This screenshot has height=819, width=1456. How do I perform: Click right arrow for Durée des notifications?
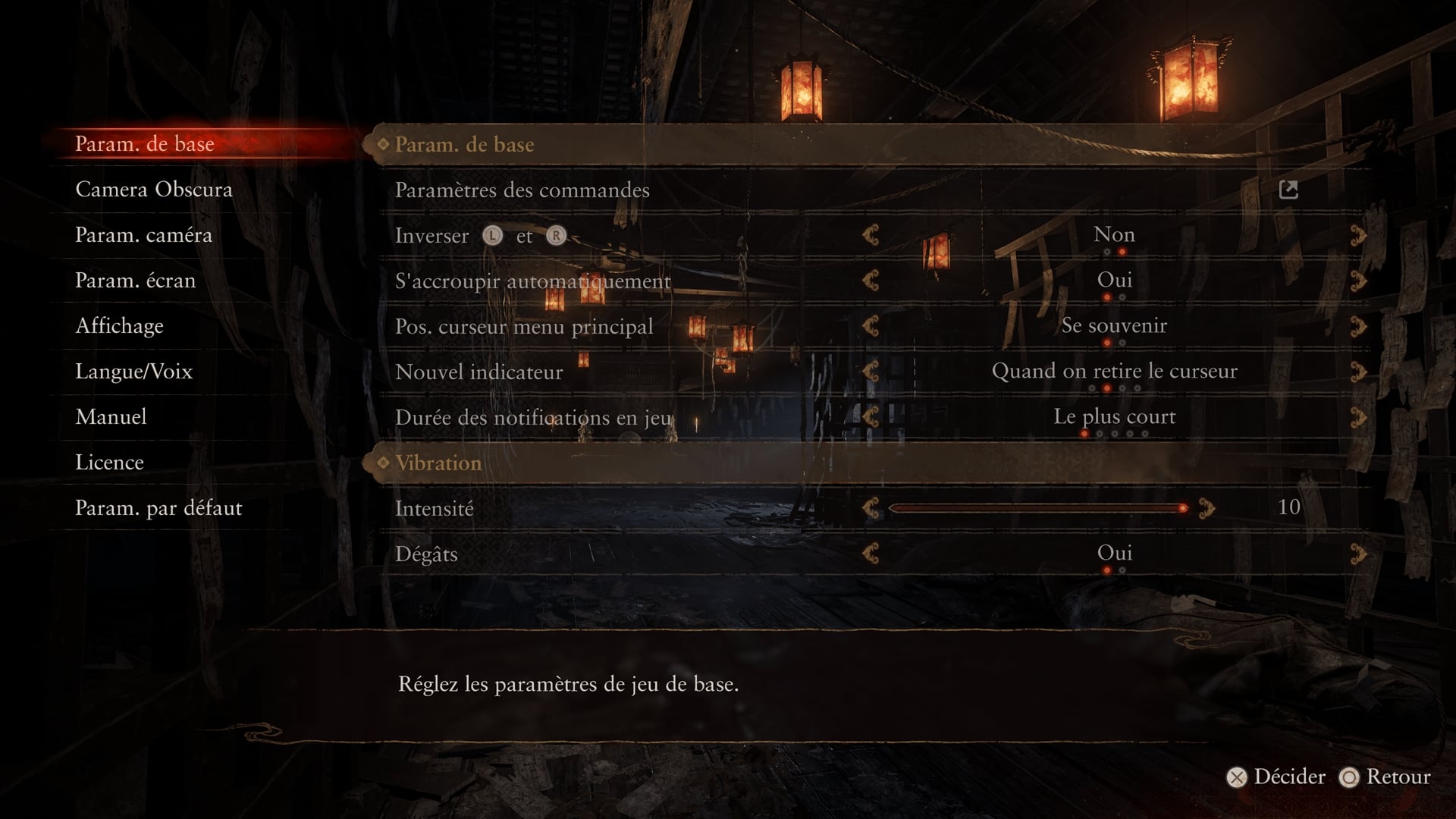coord(1358,418)
